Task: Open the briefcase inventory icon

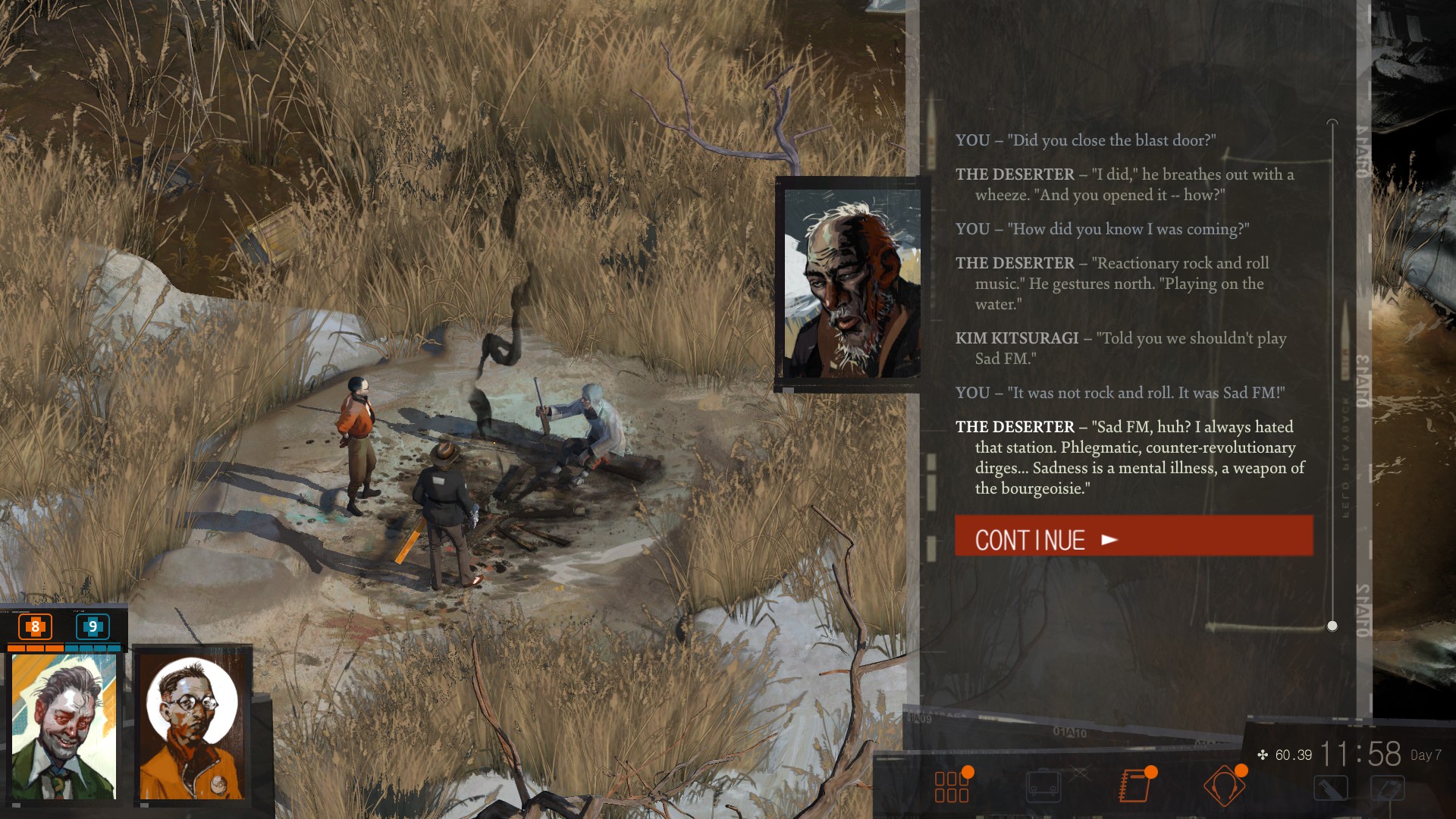Action: (1043, 786)
